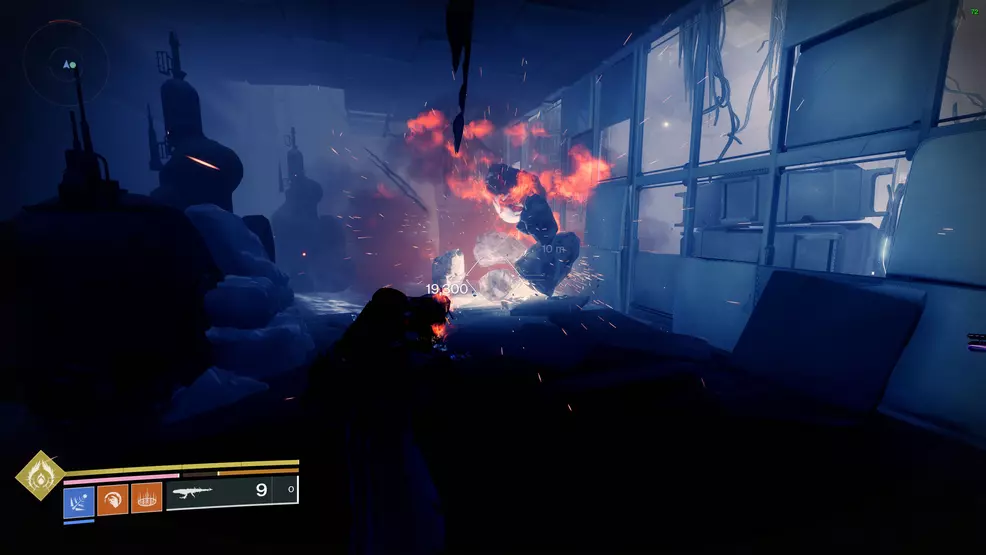Activate the golden diamond super ability icon
The height and width of the screenshot is (555, 986).
click(x=40, y=476)
